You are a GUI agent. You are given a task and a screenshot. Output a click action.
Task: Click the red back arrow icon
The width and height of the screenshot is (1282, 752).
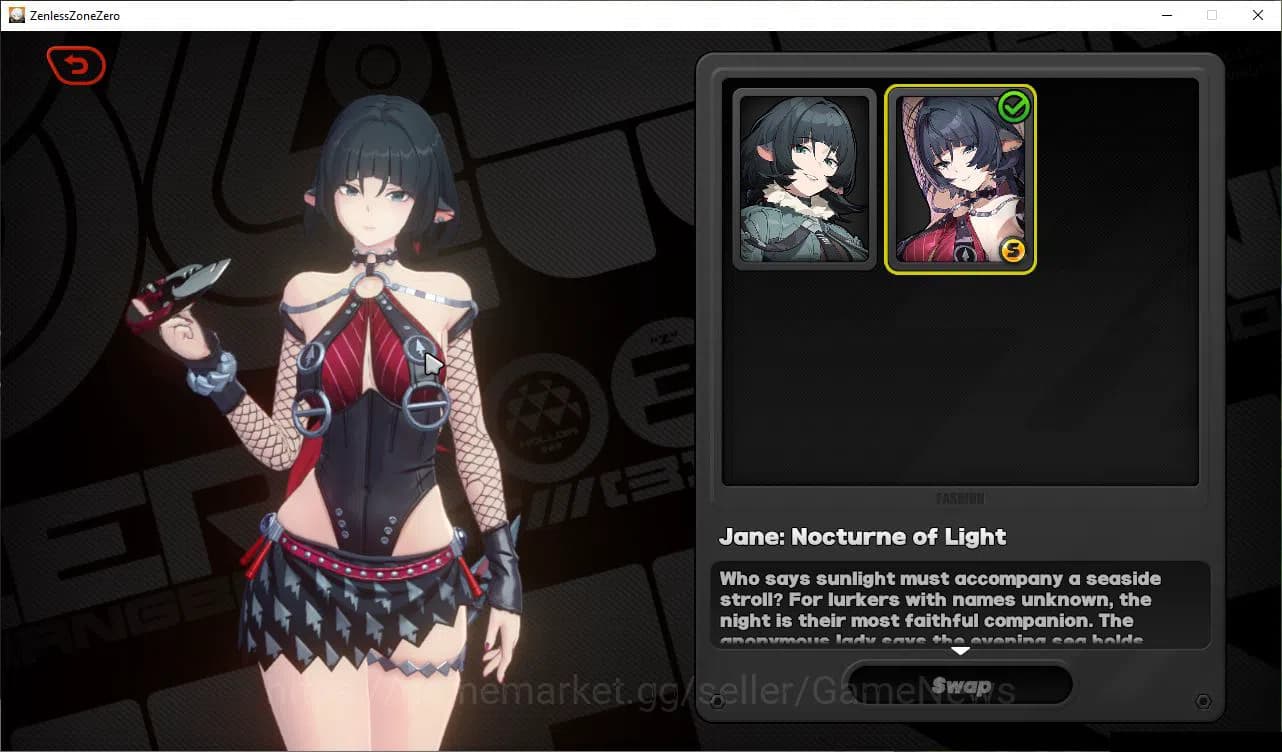pos(76,65)
